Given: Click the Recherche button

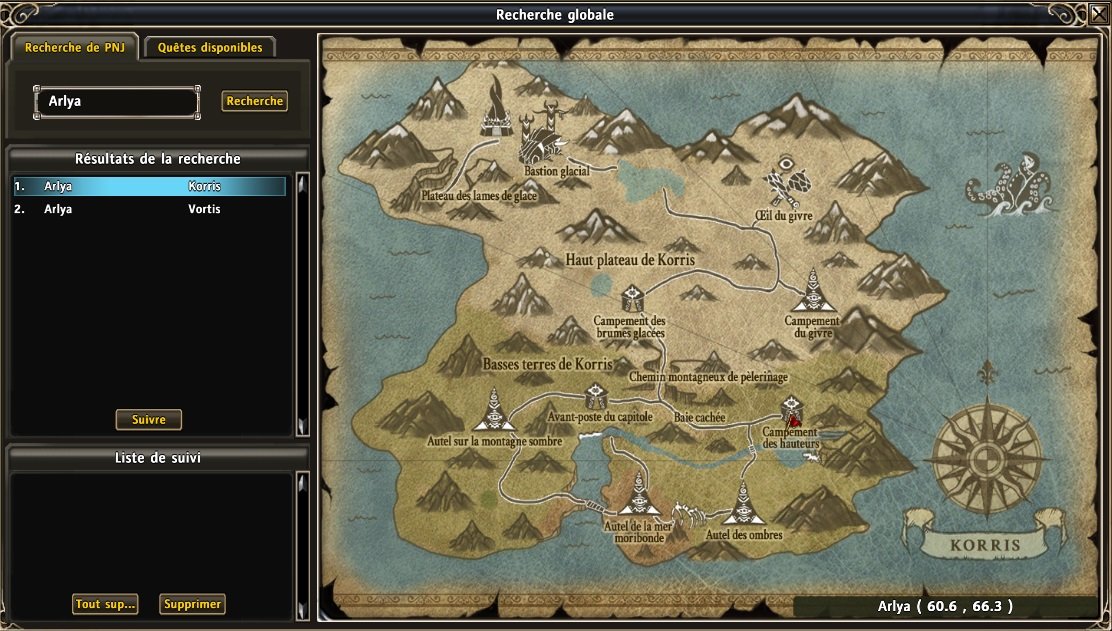Looking at the screenshot, I should [x=254, y=101].
